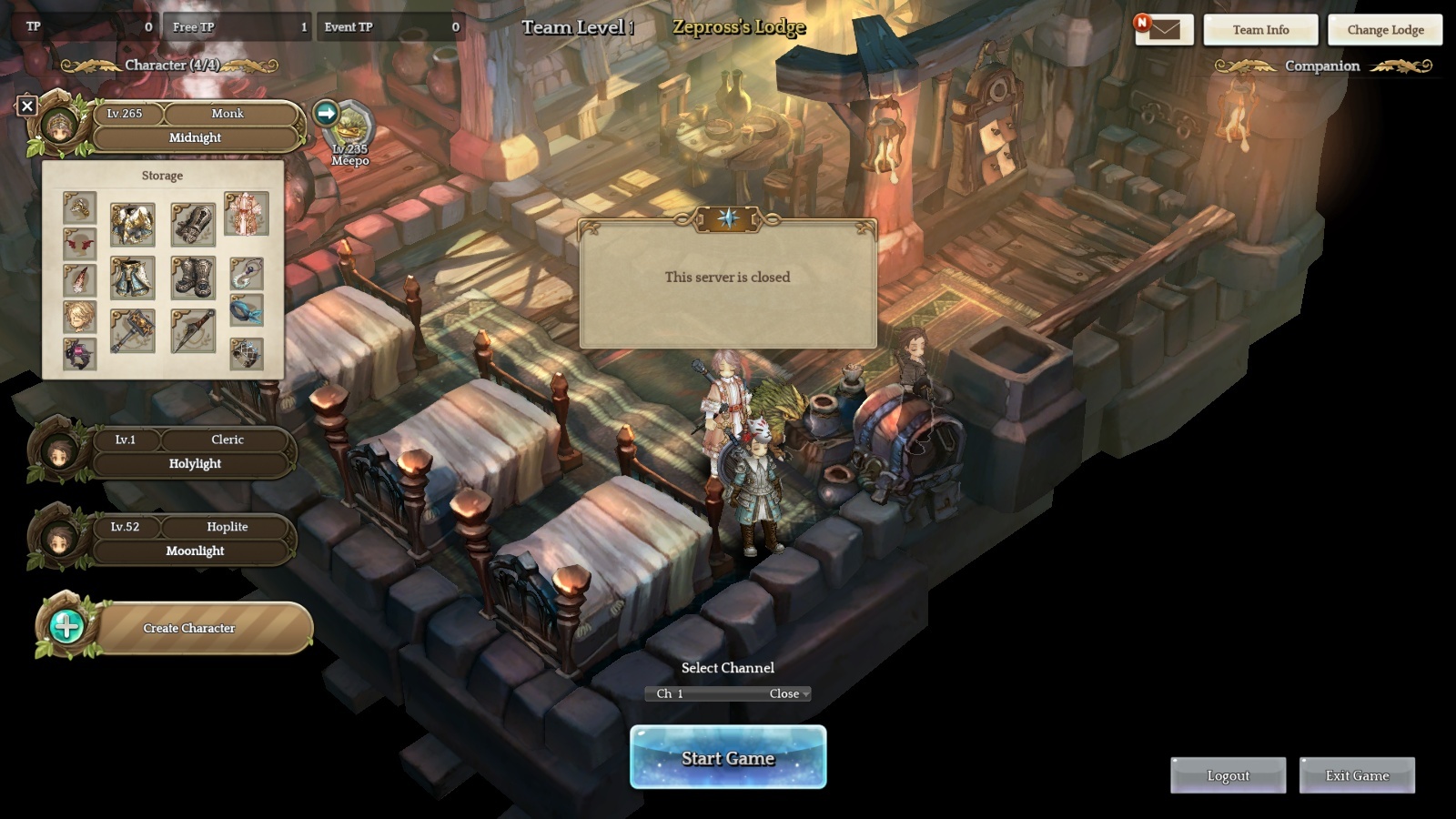The height and width of the screenshot is (819, 1456).
Task: Choose the Hoplite character Moonlight
Action: [195, 539]
